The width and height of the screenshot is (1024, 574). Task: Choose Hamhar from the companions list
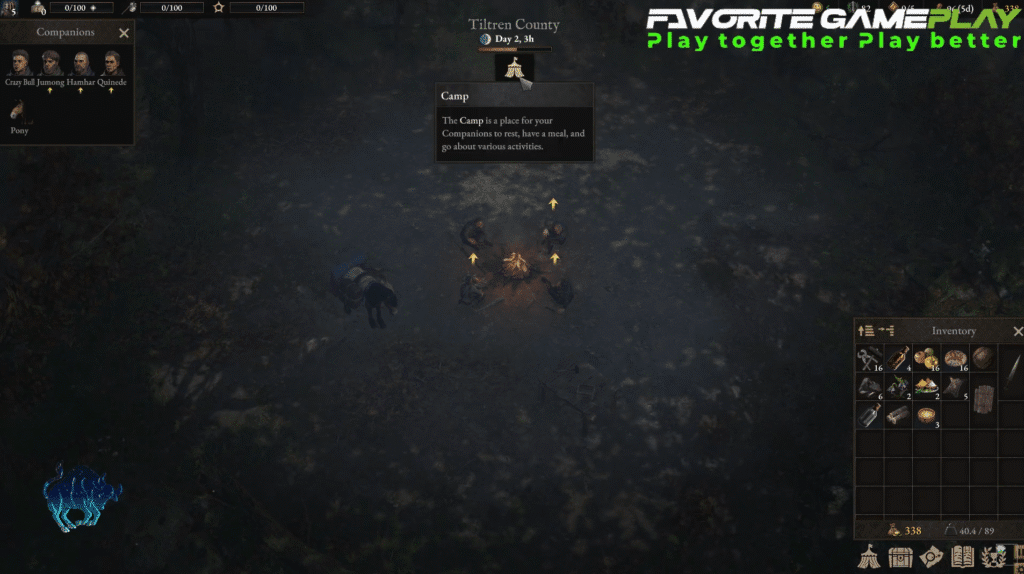click(81, 63)
